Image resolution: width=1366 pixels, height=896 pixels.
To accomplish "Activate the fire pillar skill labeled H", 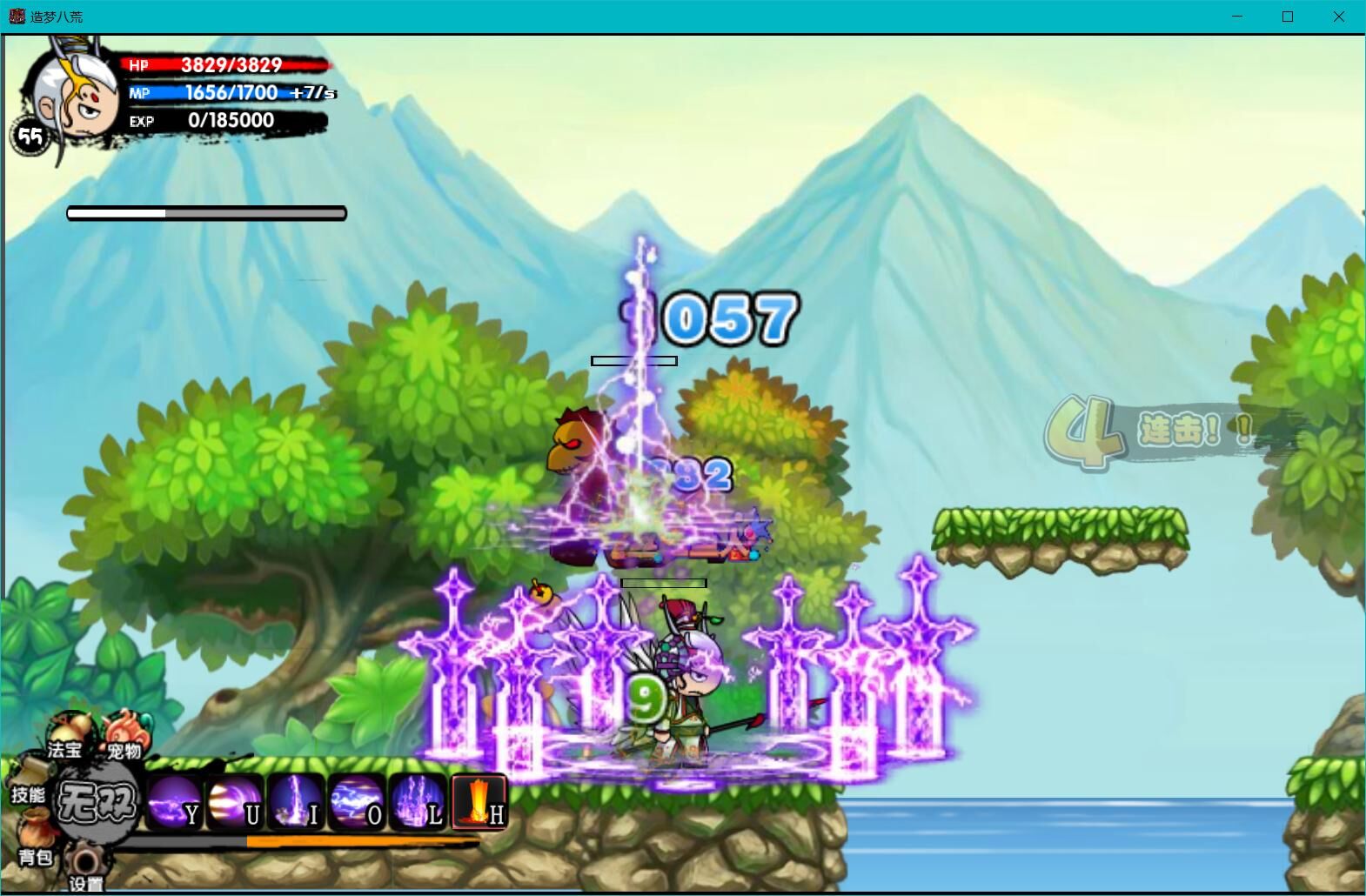I will pos(479,802).
